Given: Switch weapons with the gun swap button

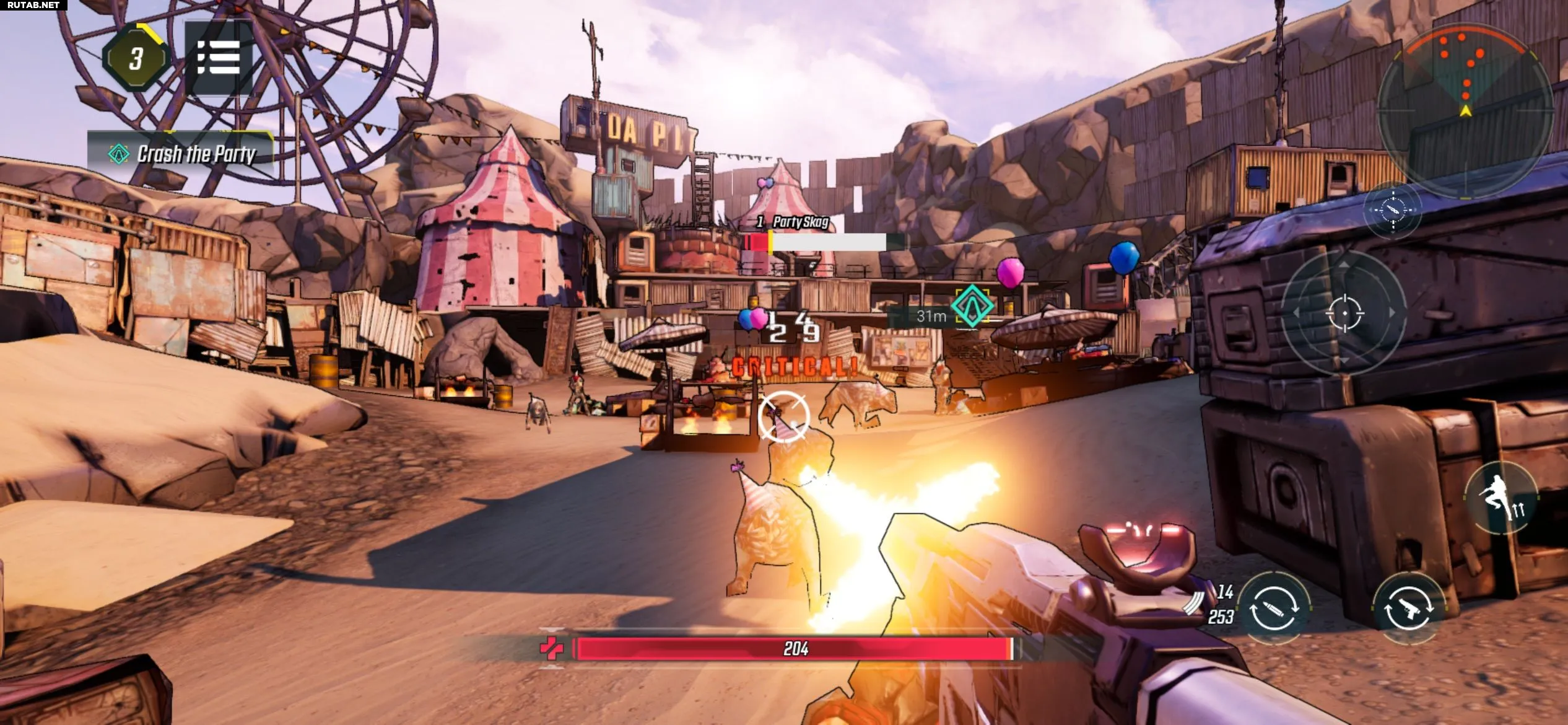Looking at the screenshot, I should tap(1408, 609).
